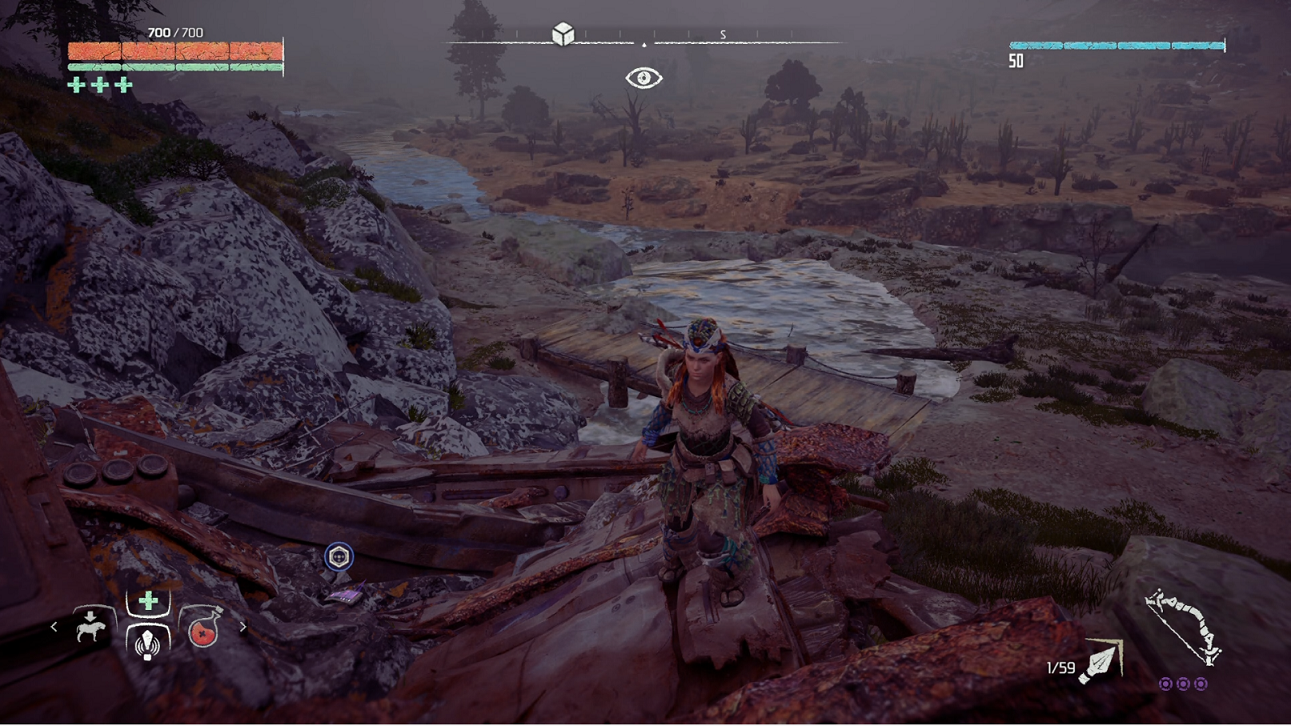Screen dimensions: 1291x726
Task: Click the hexagonal loot marker icon
Action: pyautogui.click(x=339, y=557)
